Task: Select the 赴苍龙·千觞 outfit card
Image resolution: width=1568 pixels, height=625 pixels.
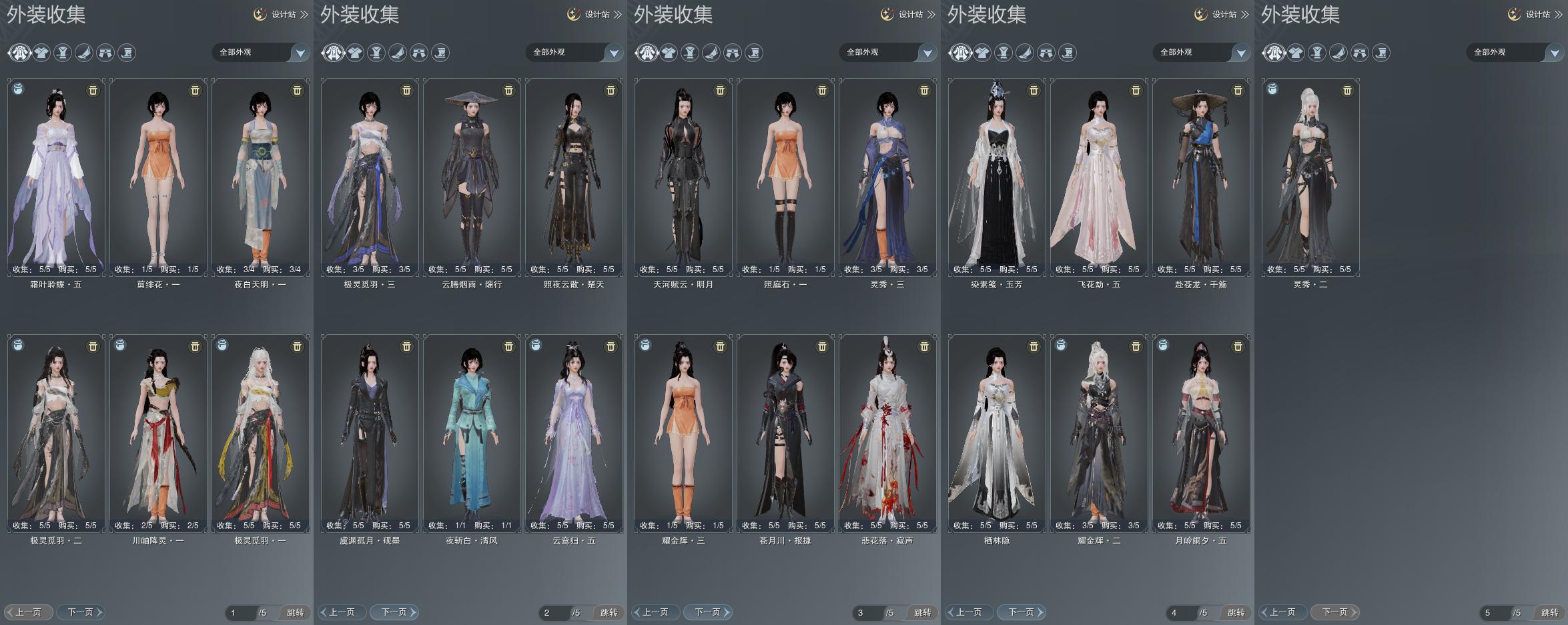Action: (x=1201, y=177)
